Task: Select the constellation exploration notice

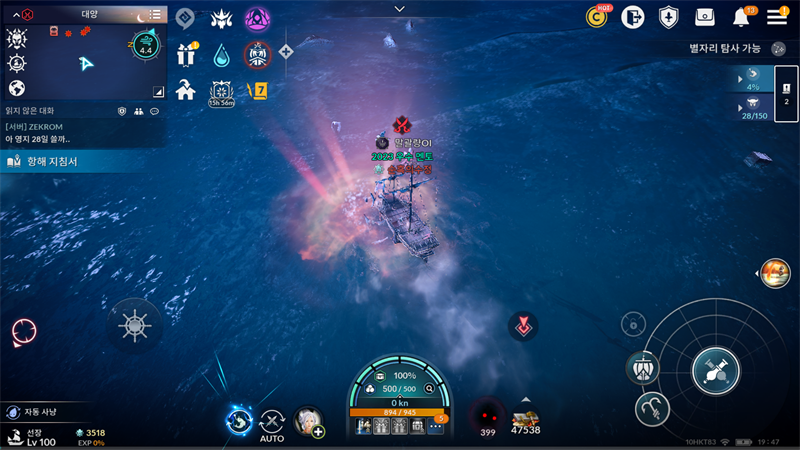Action: pyautogui.click(x=725, y=48)
